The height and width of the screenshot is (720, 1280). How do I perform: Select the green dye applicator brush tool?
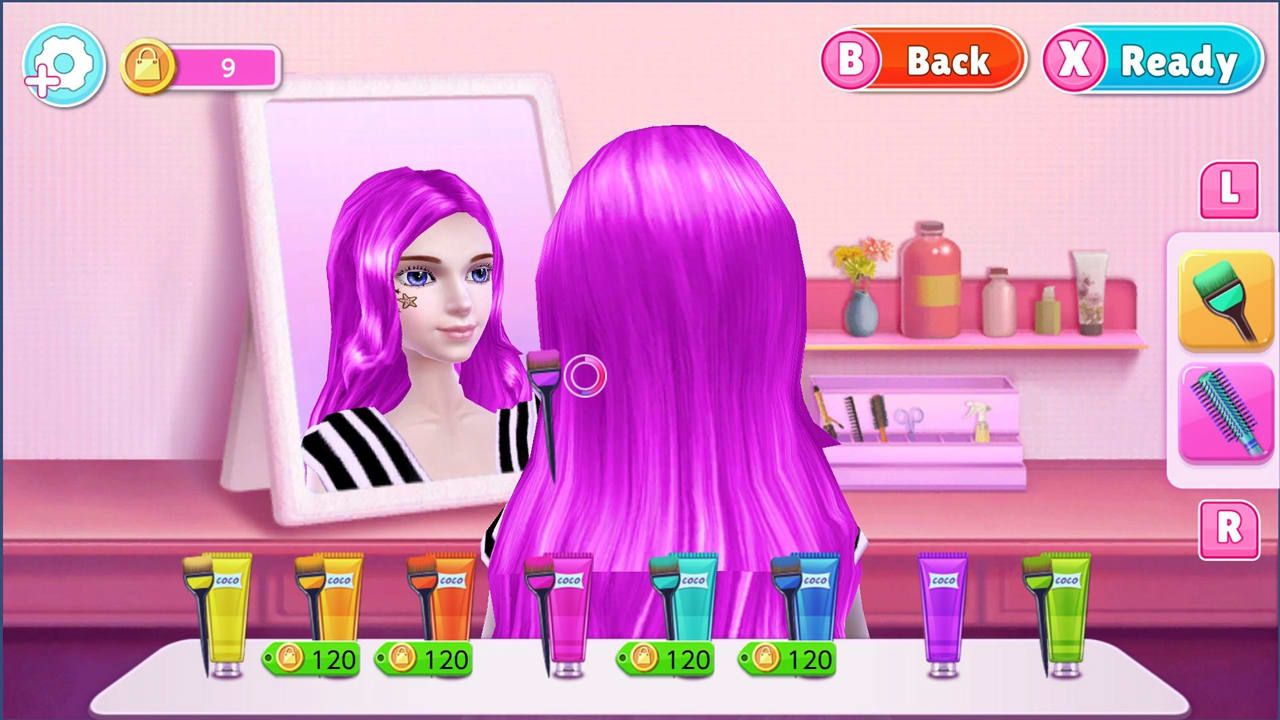click(x=1227, y=300)
